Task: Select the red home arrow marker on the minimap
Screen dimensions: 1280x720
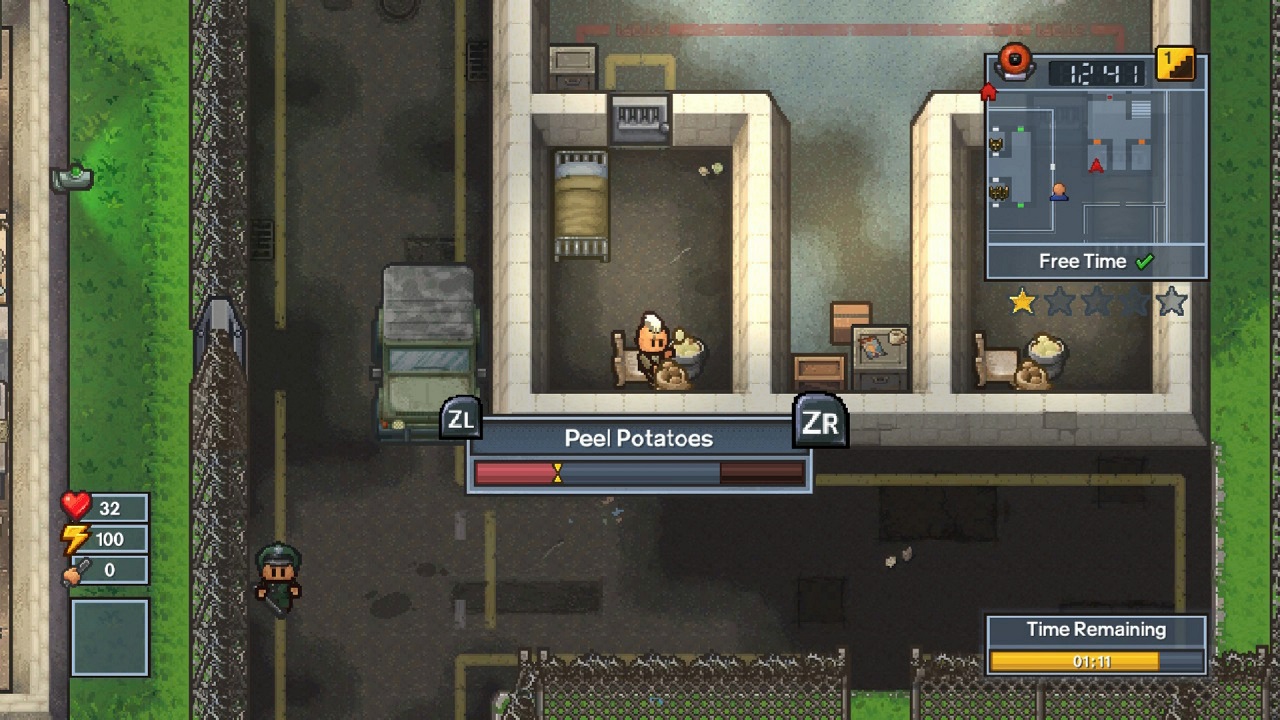Action: click(x=988, y=90)
